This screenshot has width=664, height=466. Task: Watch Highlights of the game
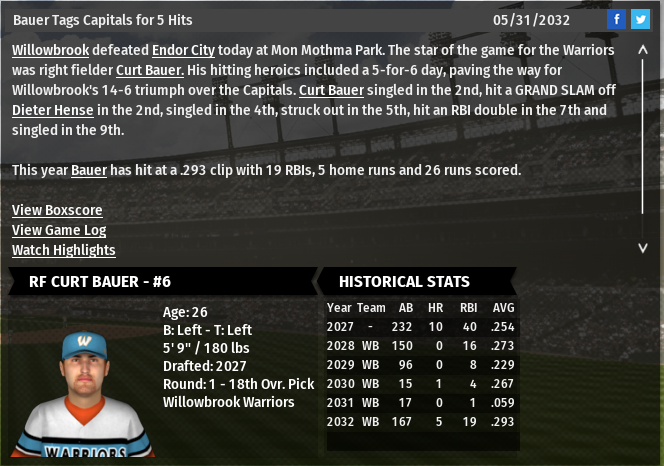click(63, 250)
